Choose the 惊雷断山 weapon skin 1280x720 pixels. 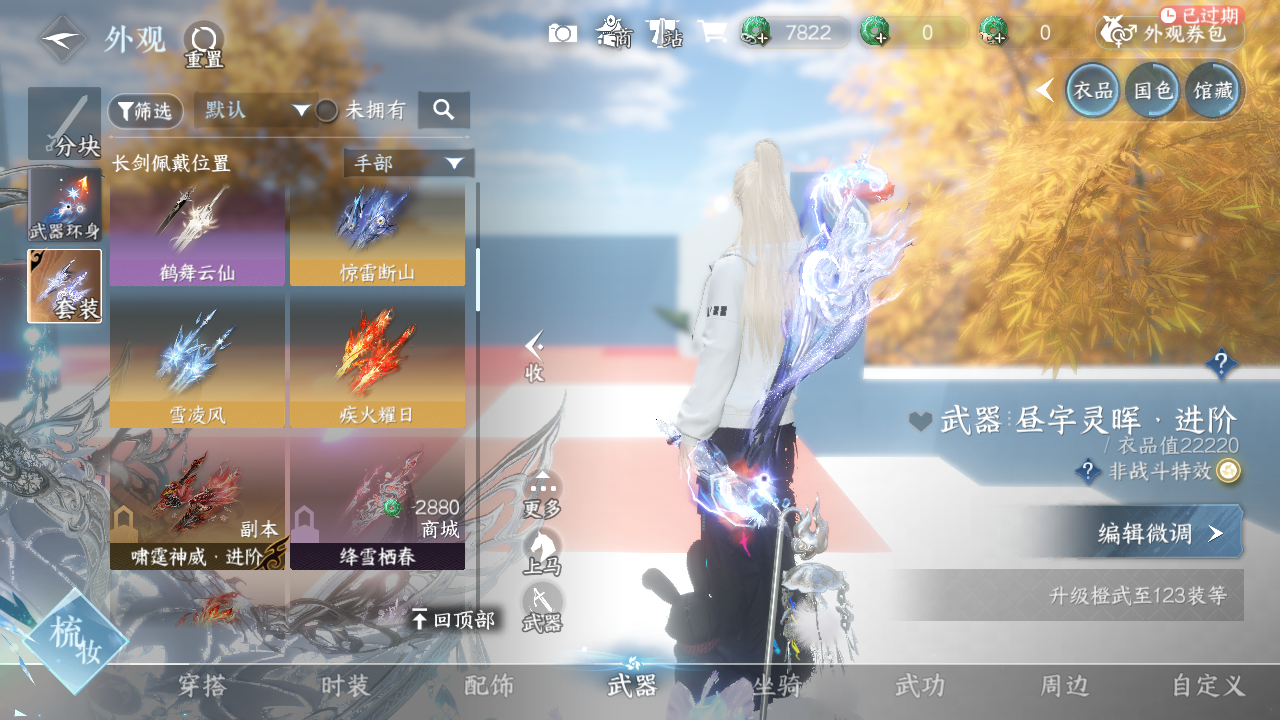click(x=377, y=235)
